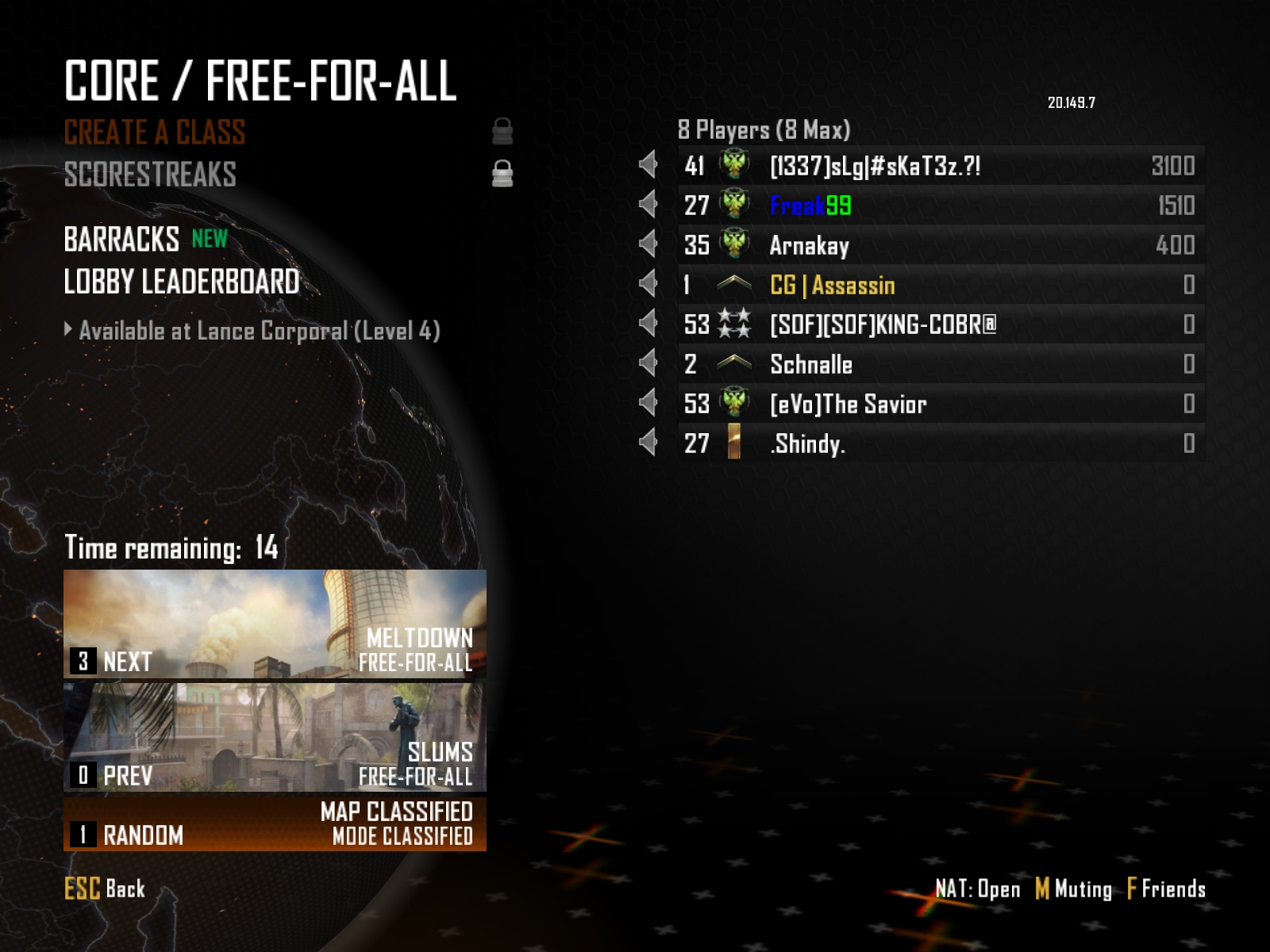Image resolution: width=1270 pixels, height=952 pixels.
Task: Select Schnalle's player row
Action: coord(941,364)
